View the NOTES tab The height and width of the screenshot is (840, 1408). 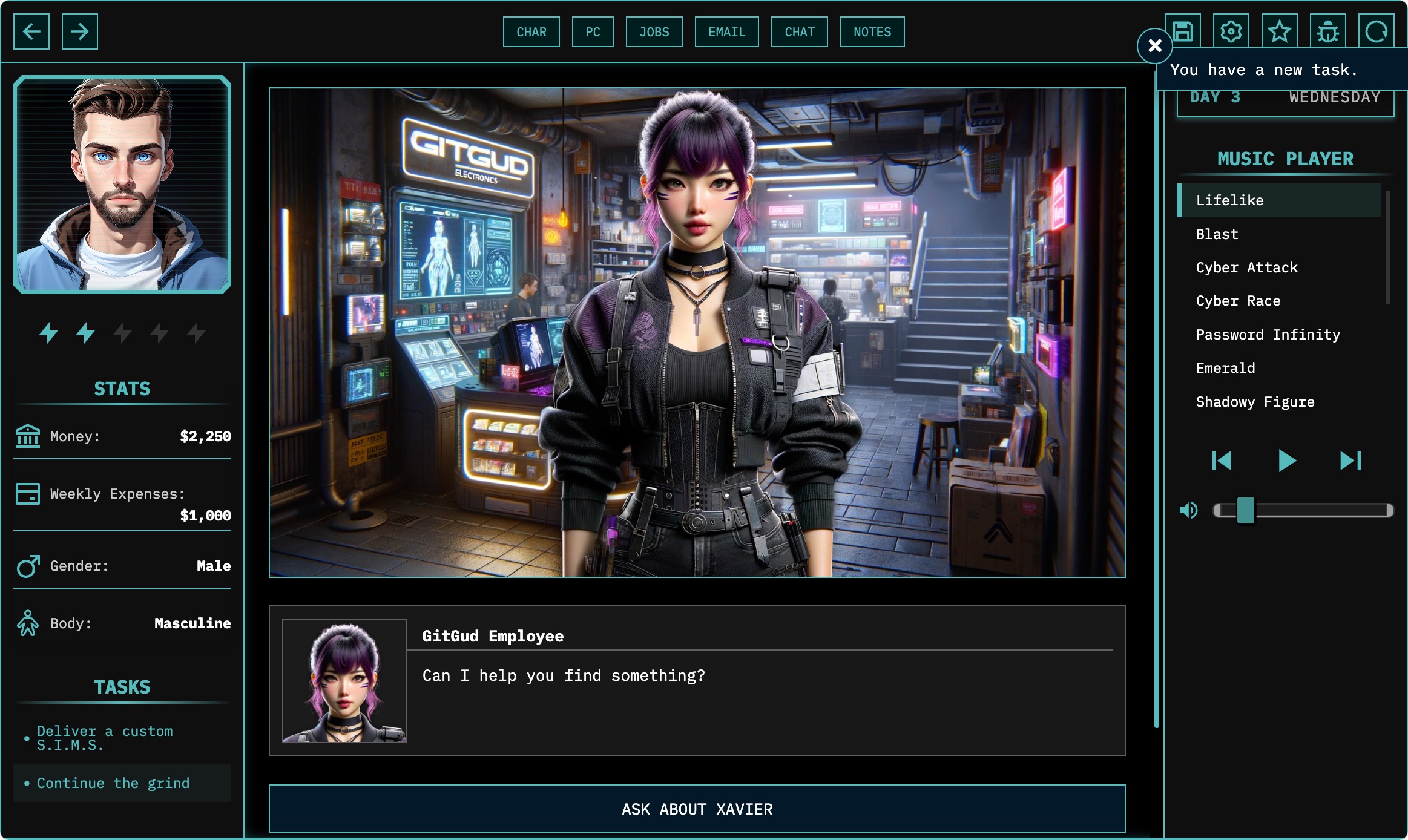tap(872, 32)
